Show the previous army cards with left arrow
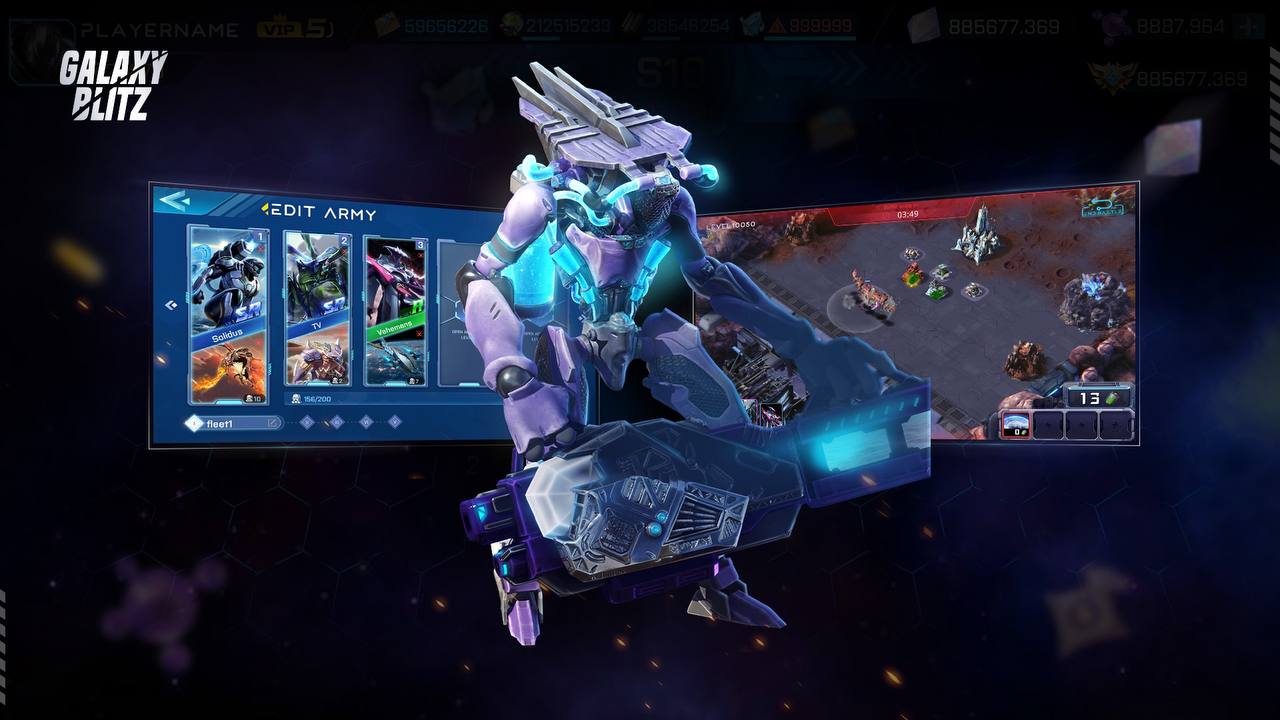 tap(170, 305)
